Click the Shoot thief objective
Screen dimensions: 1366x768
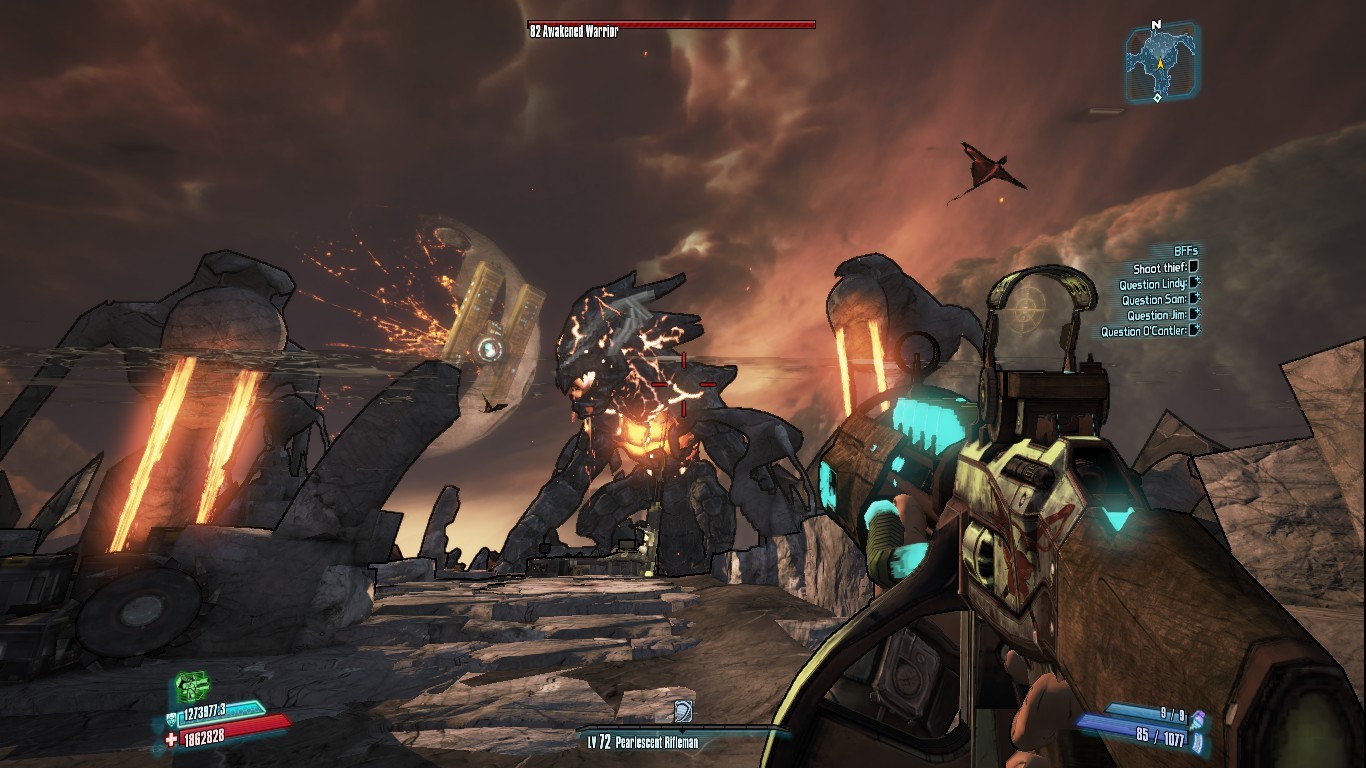[x=1160, y=268]
